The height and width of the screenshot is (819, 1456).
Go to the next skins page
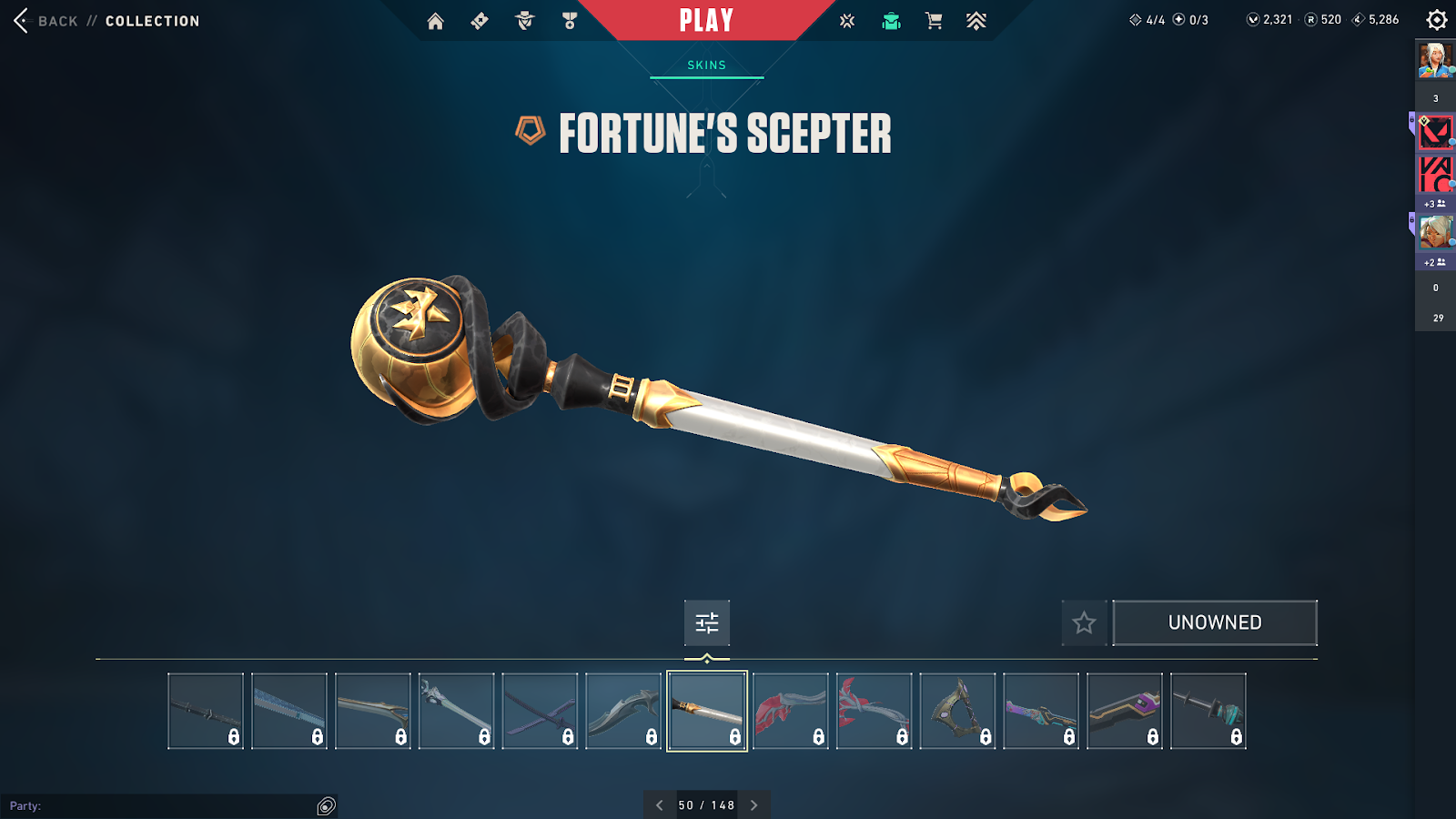tap(753, 805)
